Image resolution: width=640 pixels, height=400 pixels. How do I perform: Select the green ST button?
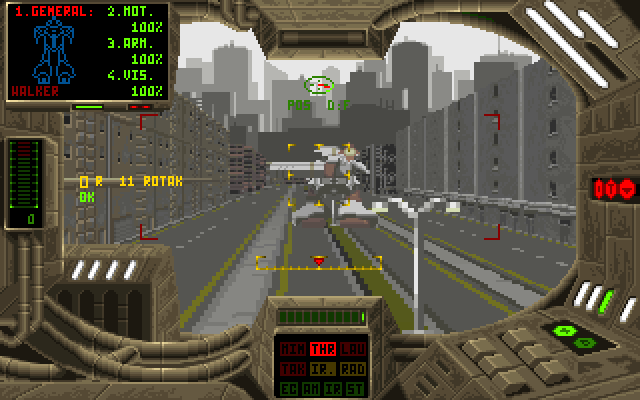(357, 387)
